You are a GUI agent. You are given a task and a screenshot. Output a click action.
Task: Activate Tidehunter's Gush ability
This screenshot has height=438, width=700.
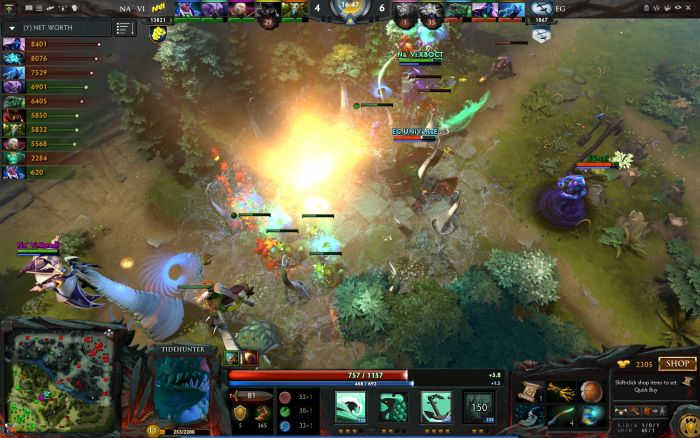tap(350, 405)
